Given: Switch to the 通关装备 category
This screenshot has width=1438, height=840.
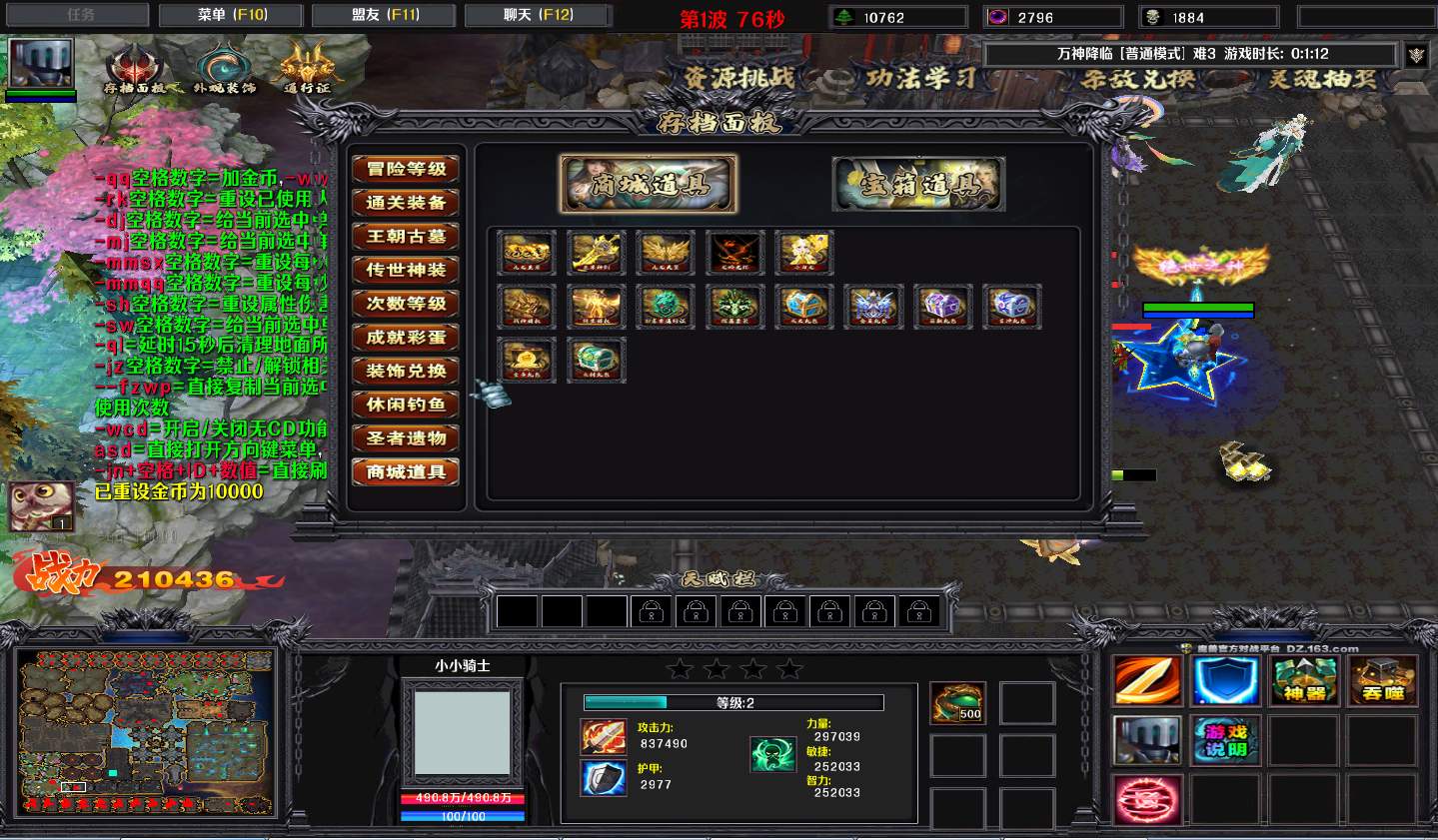Looking at the screenshot, I should [x=406, y=203].
